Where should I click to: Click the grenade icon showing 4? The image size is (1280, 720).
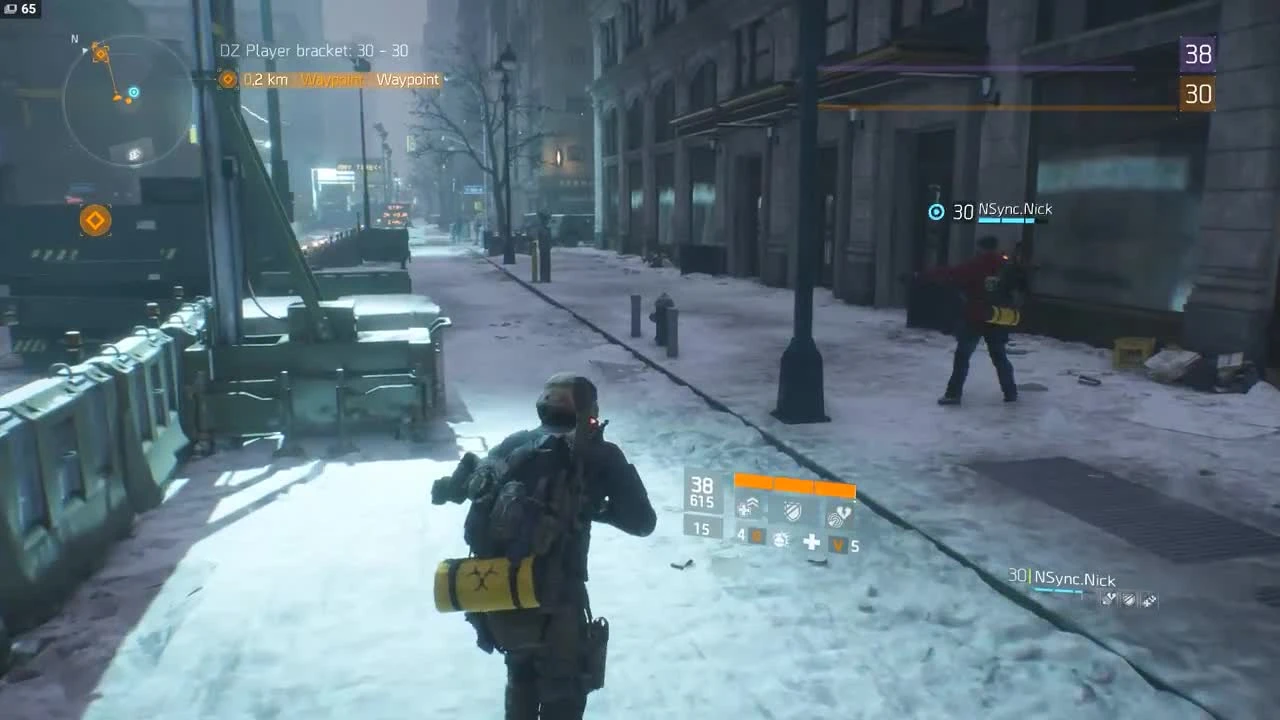click(x=756, y=540)
